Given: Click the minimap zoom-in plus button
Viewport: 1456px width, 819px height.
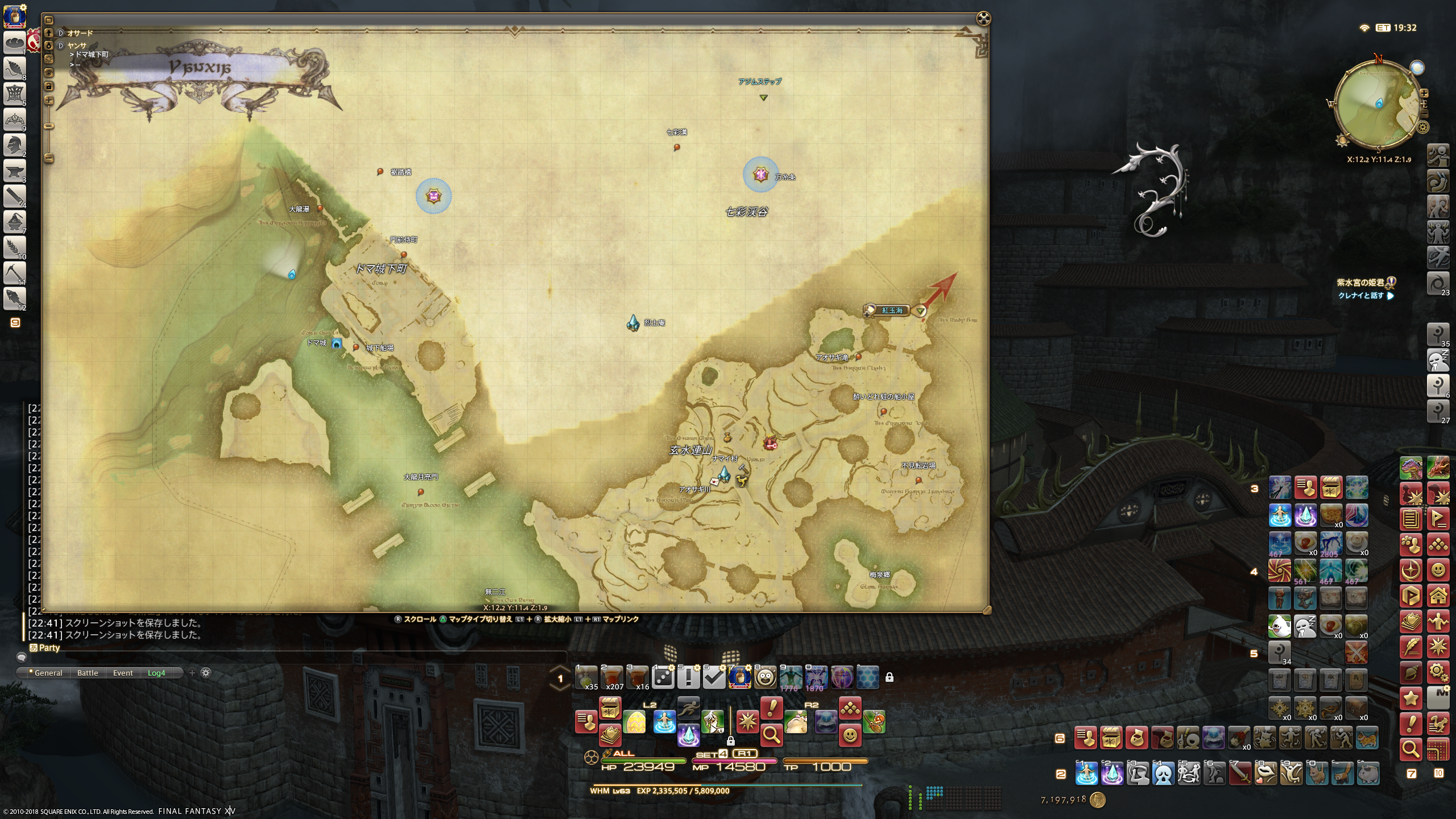Looking at the screenshot, I should pyautogui.click(x=1424, y=93).
